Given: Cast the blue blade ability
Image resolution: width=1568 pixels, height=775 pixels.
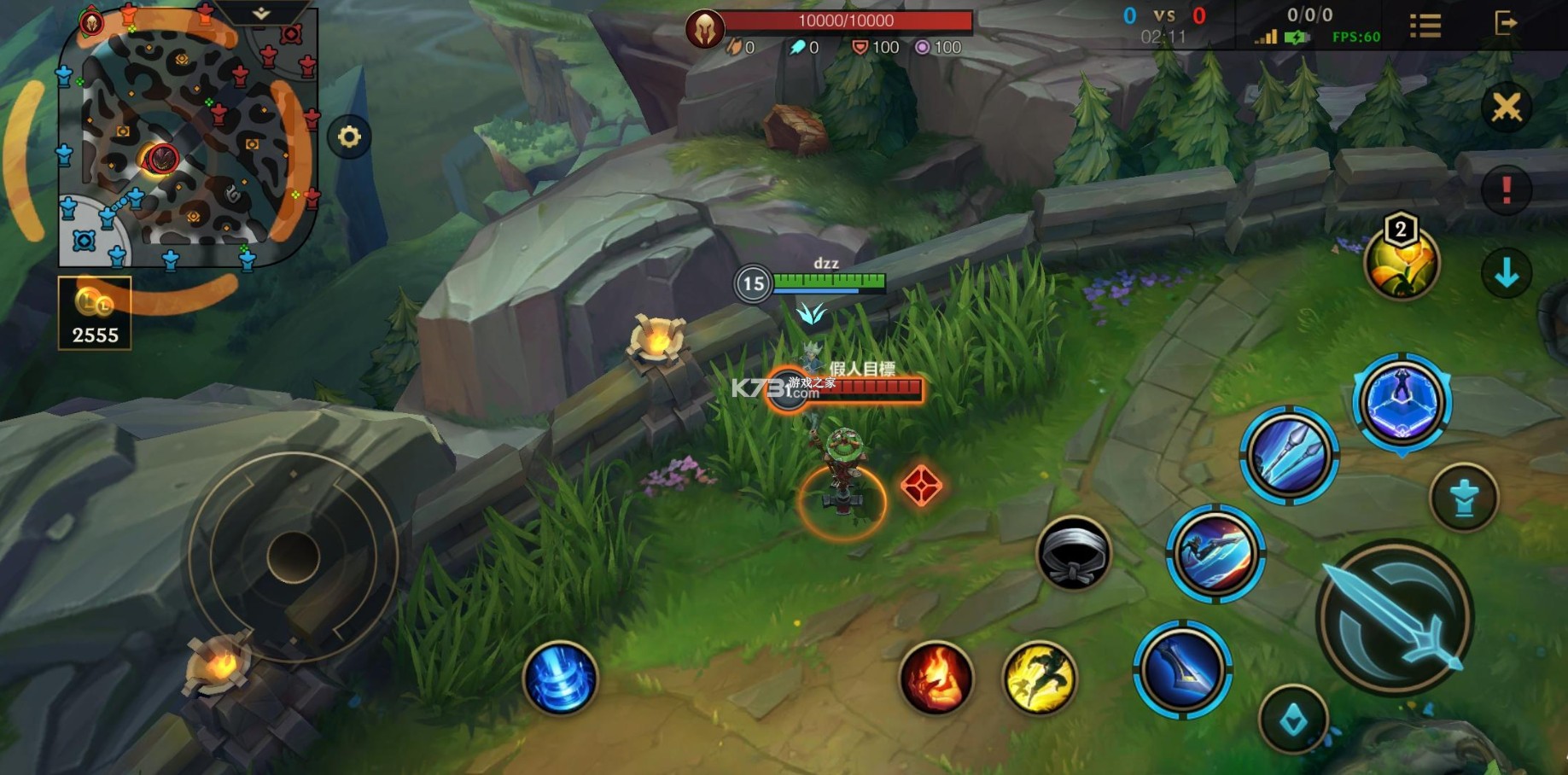Looking at the screenshot, I should tap(1182, 669).
